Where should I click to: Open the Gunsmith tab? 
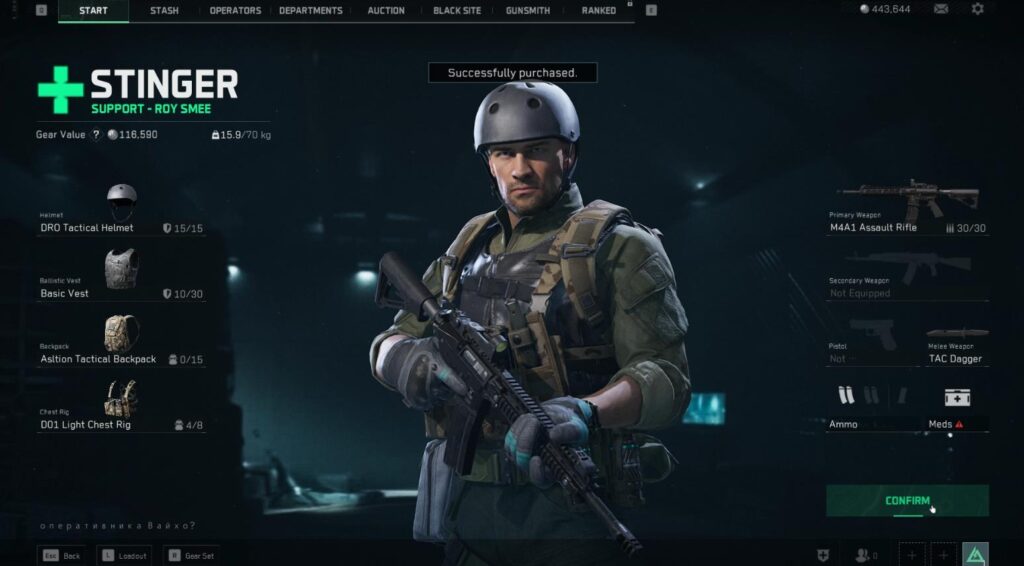(x=528, y=11)
